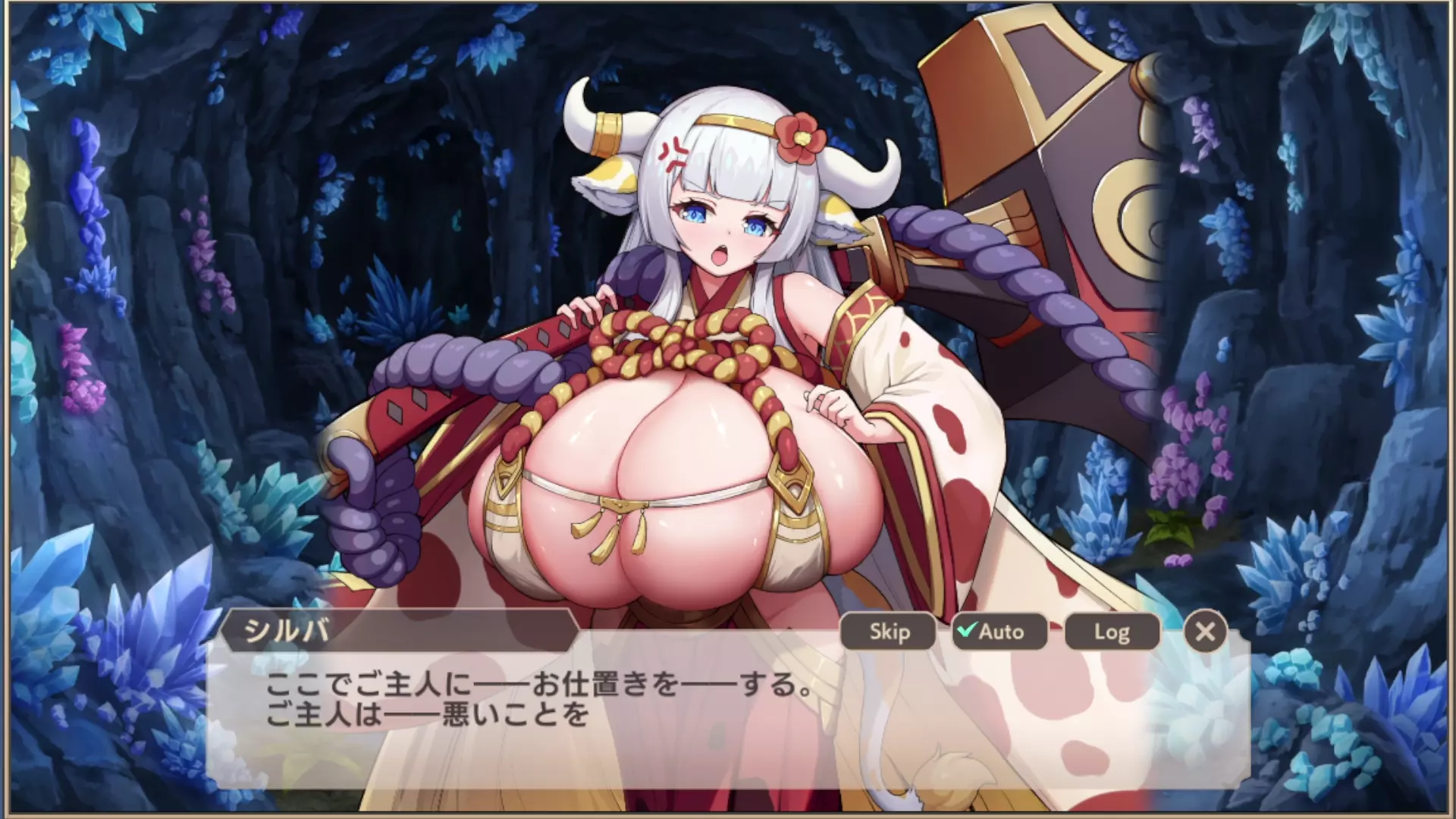Skip the dialogue scene
The height and width of the screenshot is (819, 1456).
pos(889,632)
